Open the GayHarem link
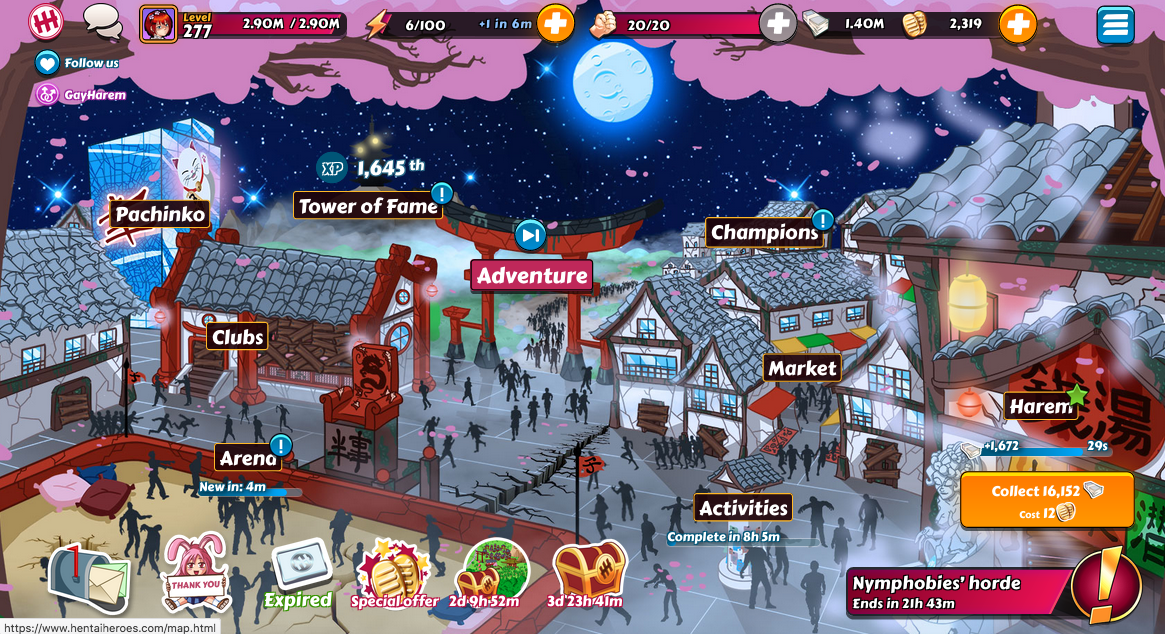 coord(82,95)
